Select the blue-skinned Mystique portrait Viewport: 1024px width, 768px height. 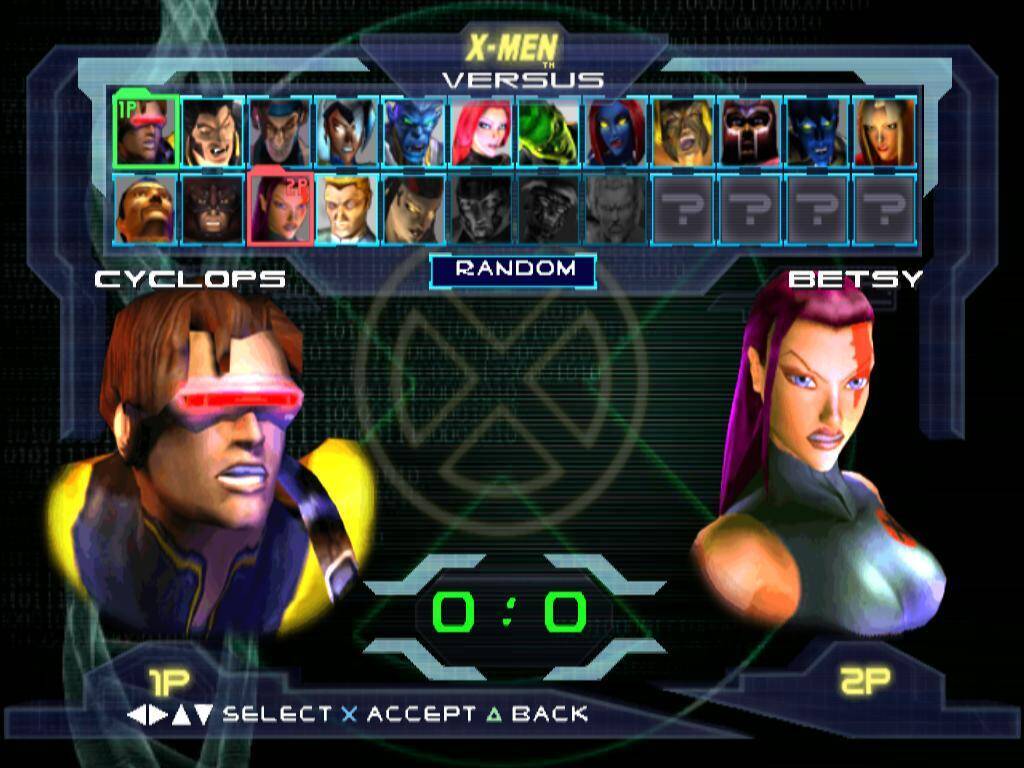(x=615, y=131)
